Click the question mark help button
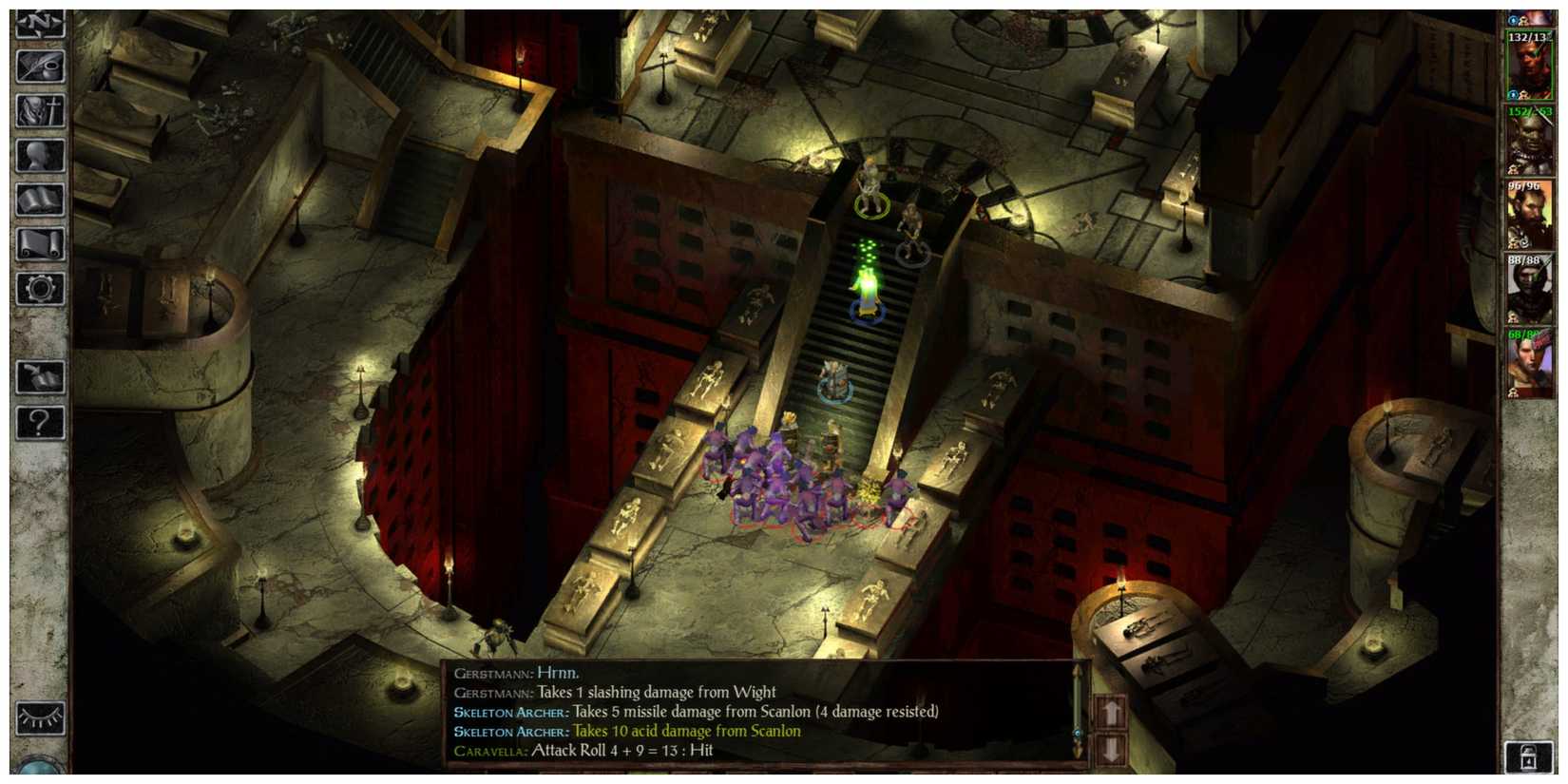Screen dimensions: 1568x784 [x=38, y=424]
